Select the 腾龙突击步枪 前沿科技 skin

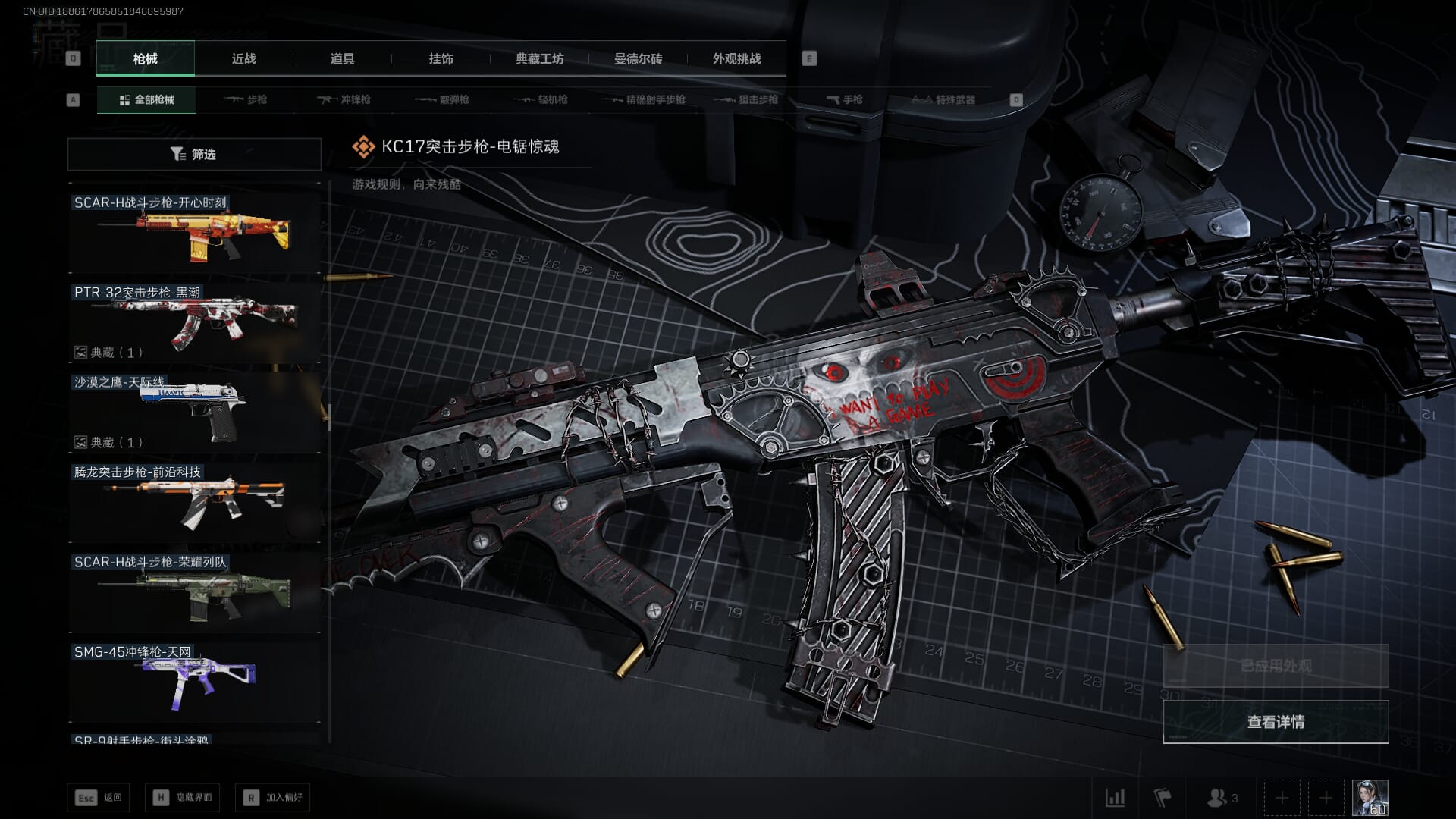[194, 502]
